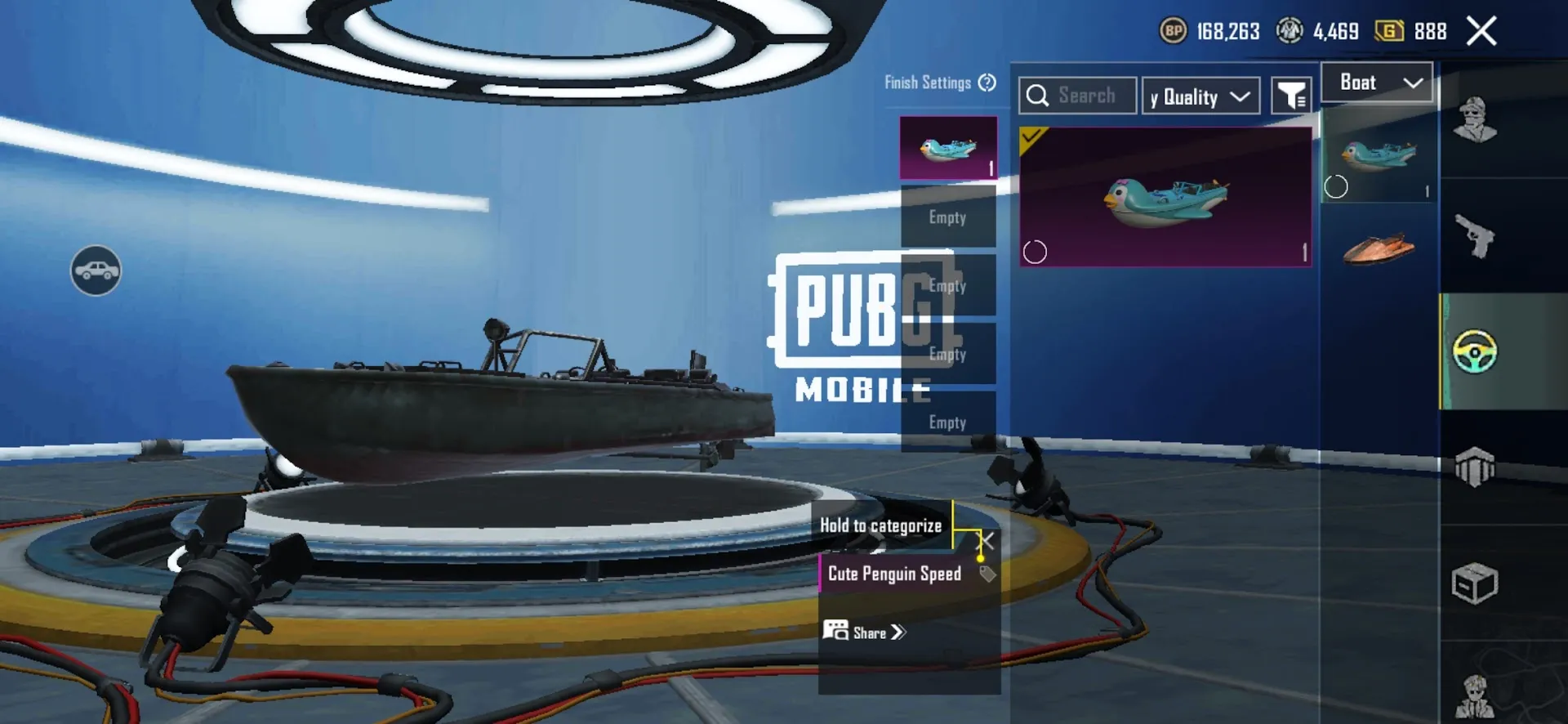The width and height of the screenshot is (1568, 724).
Task: Switch to the parachute tab
Action: tap(1475, 467)
